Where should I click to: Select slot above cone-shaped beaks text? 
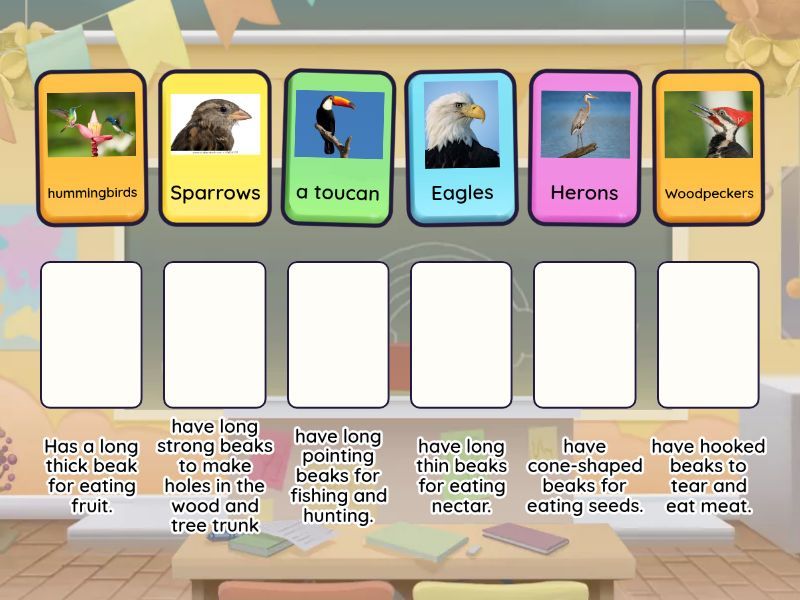coord(585,334)
